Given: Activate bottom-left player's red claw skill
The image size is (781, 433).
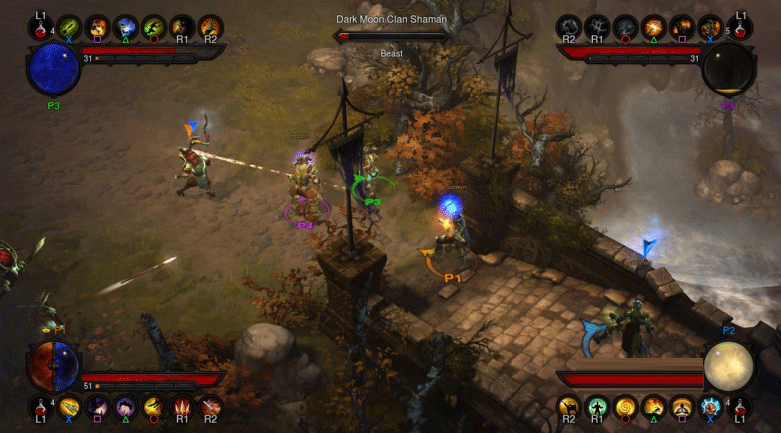Looking at the screenshot, I should click(x=183, y=406).
